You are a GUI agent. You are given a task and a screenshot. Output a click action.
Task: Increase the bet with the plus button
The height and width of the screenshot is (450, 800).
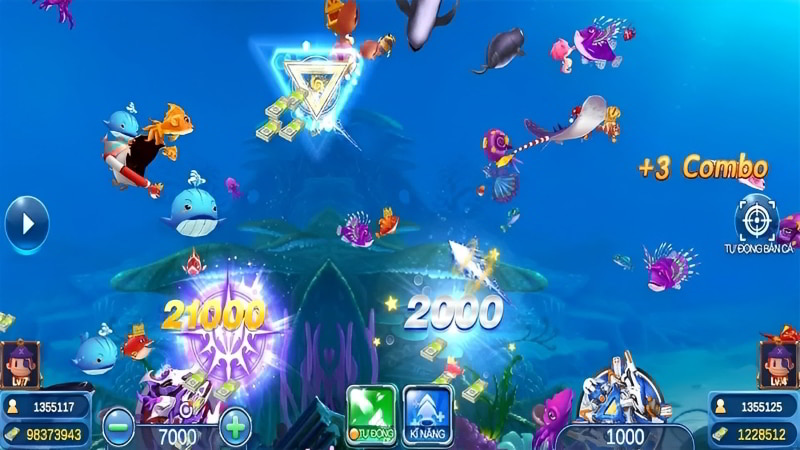(235, 426)
